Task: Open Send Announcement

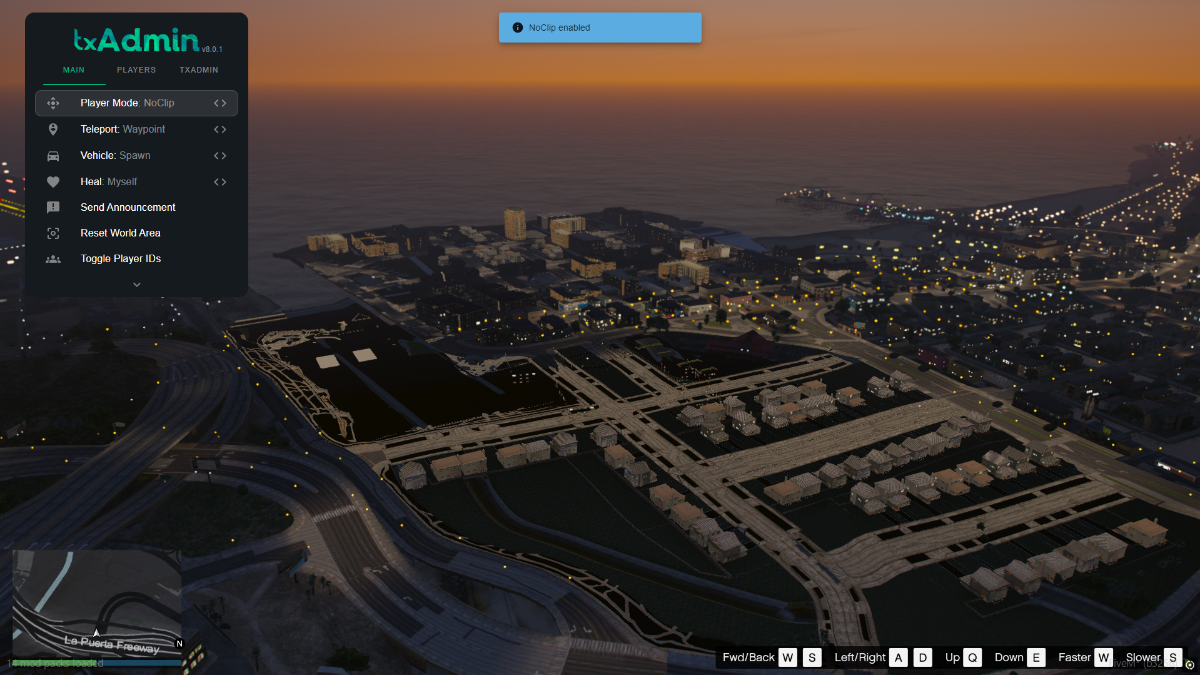Action: (128, 208)
